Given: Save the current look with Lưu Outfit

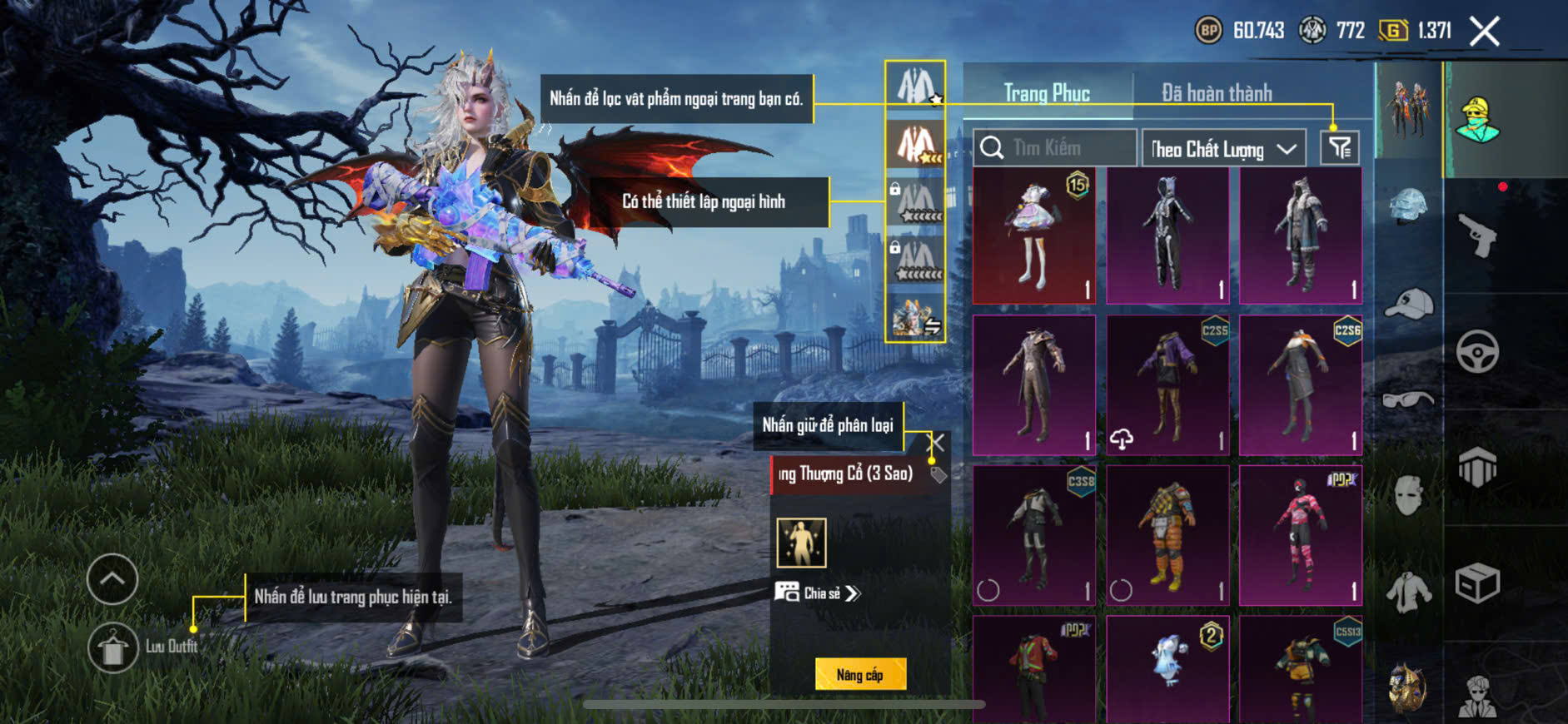Looking at the screenshot, I should [113, 647].
